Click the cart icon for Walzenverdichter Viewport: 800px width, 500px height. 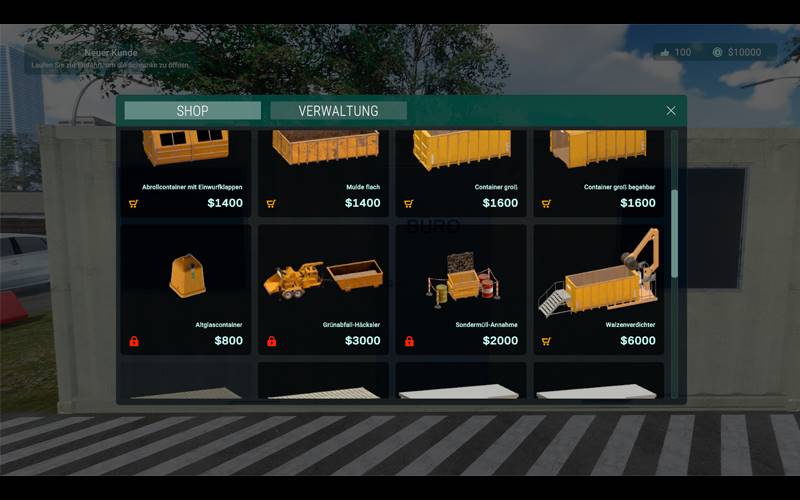(546, 341)
